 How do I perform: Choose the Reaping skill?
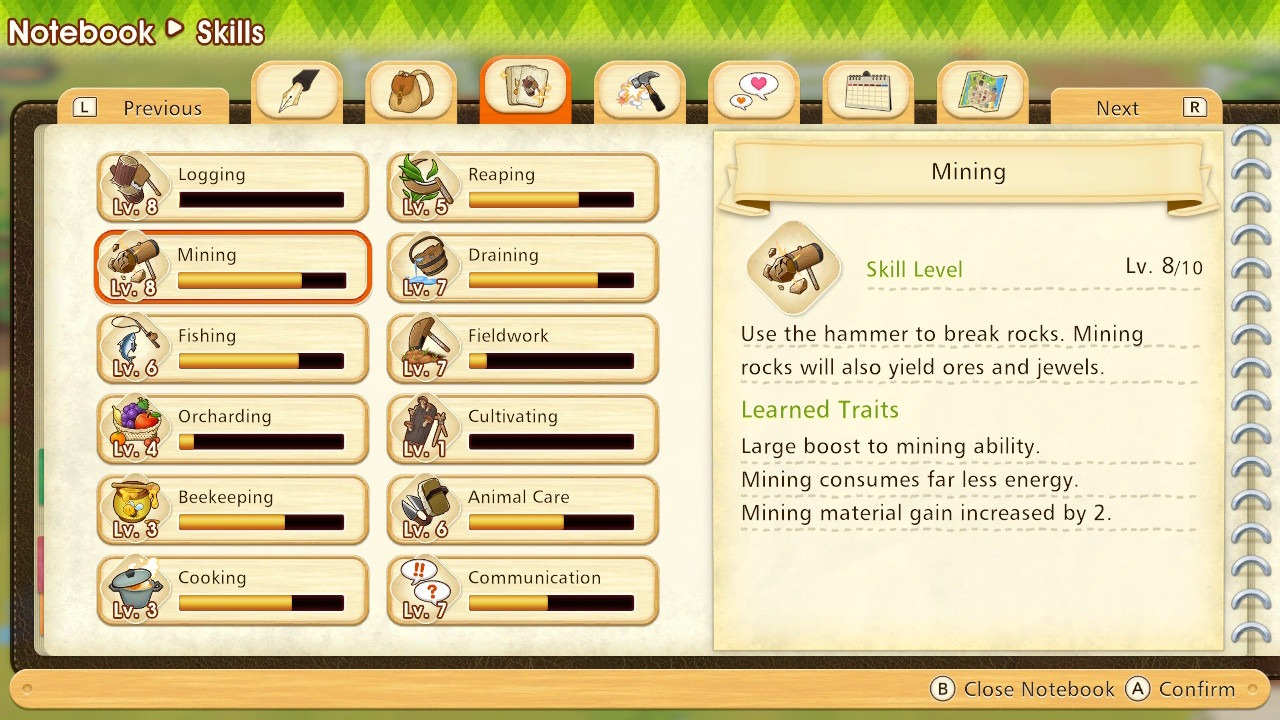(x=523, y=187)
